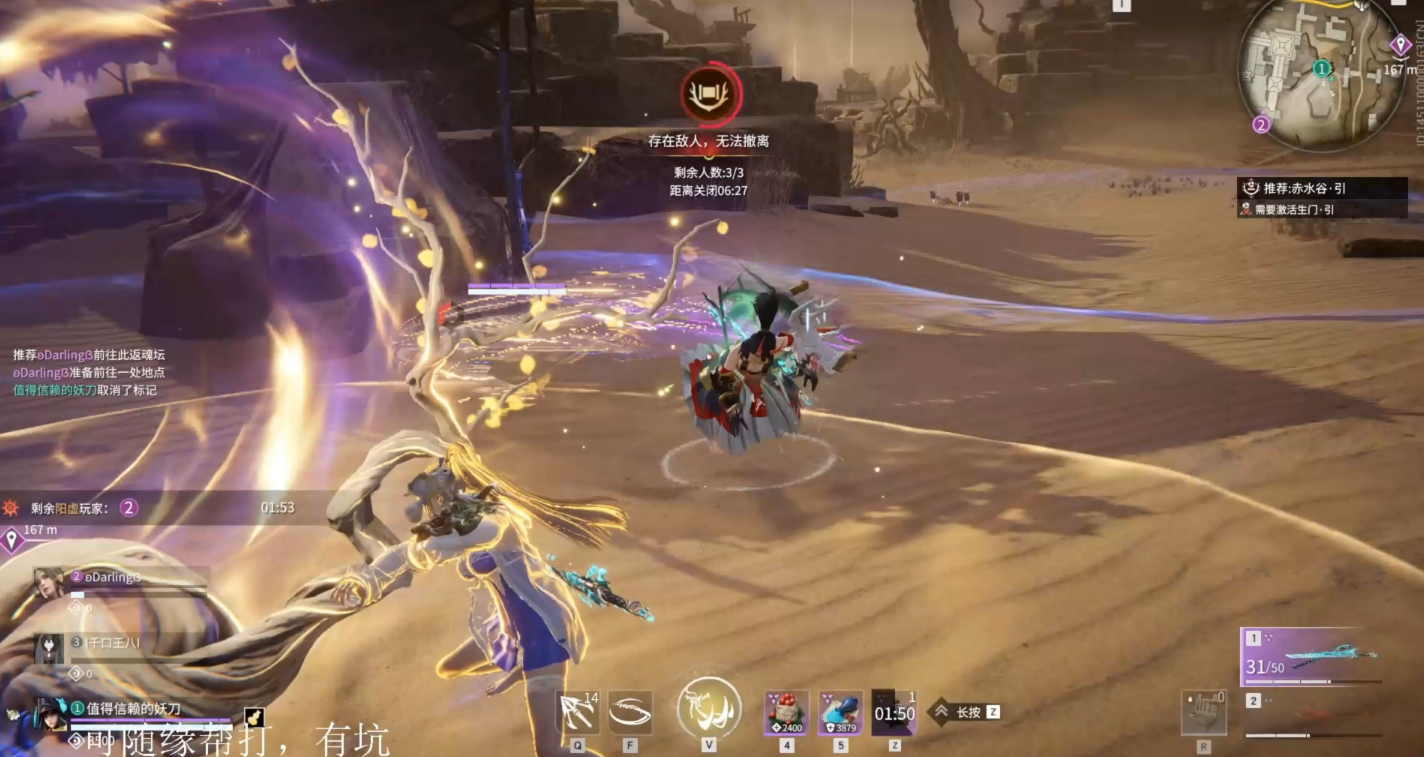
Task: Activate the grappling hook skill icon
Action: 578,713
